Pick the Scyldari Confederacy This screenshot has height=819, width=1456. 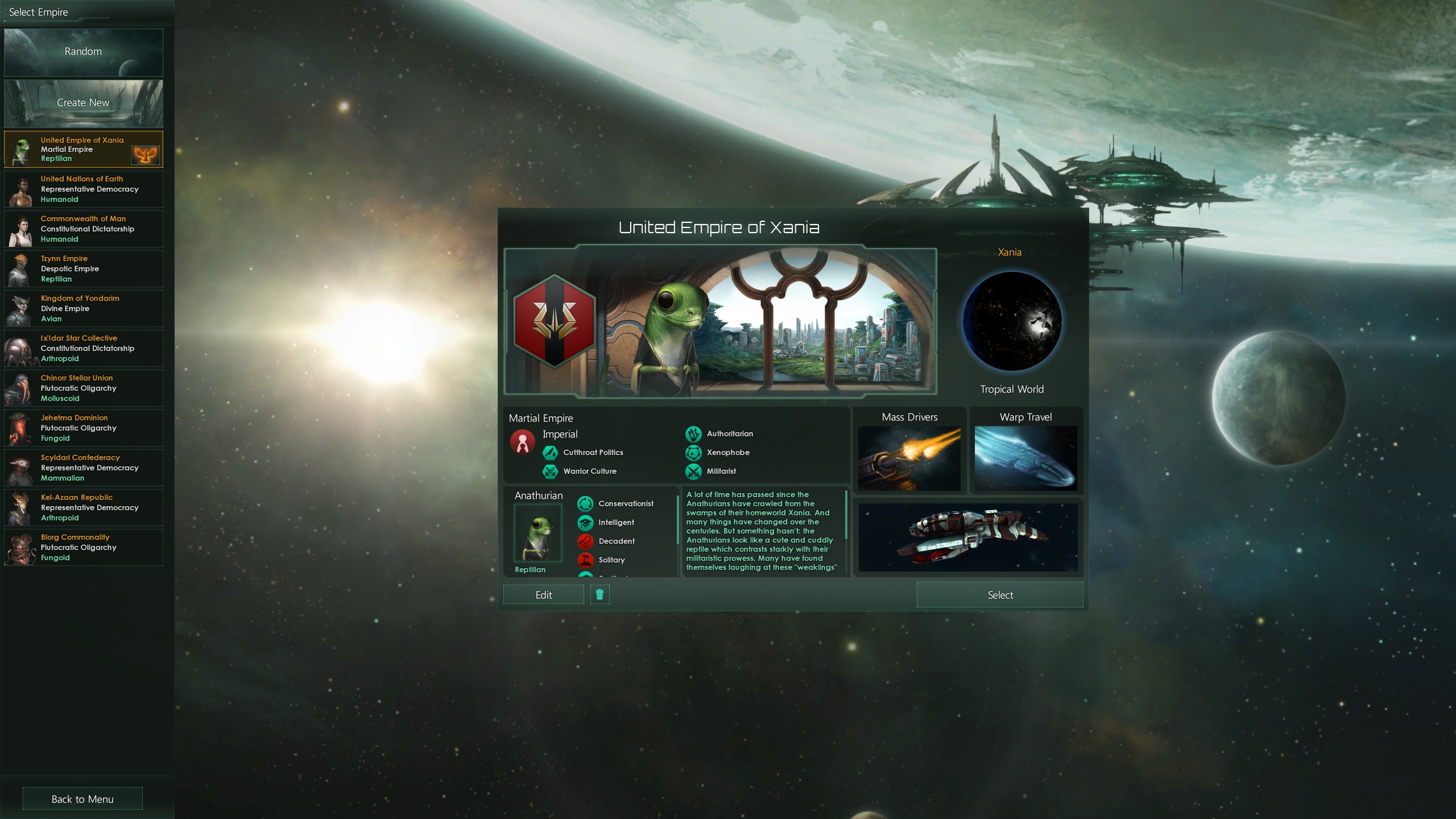coord(83,468)
